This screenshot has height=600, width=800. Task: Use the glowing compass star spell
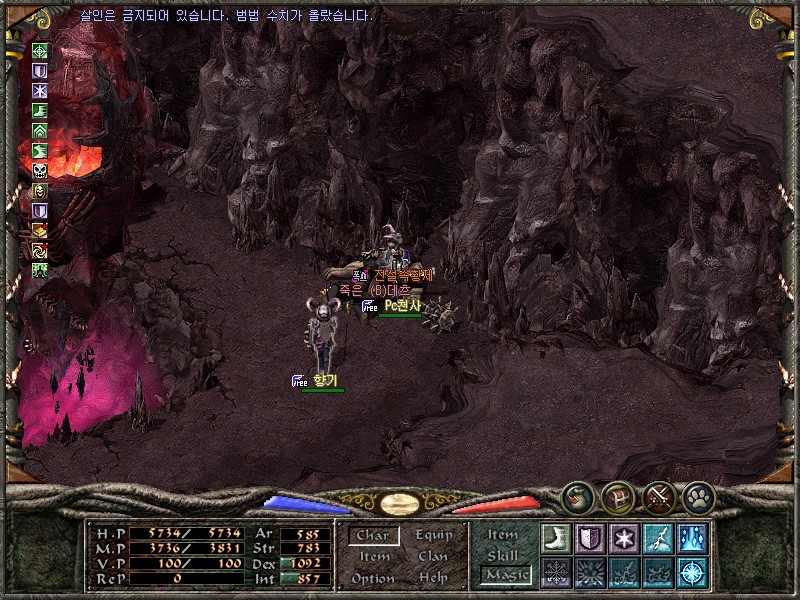692,572
